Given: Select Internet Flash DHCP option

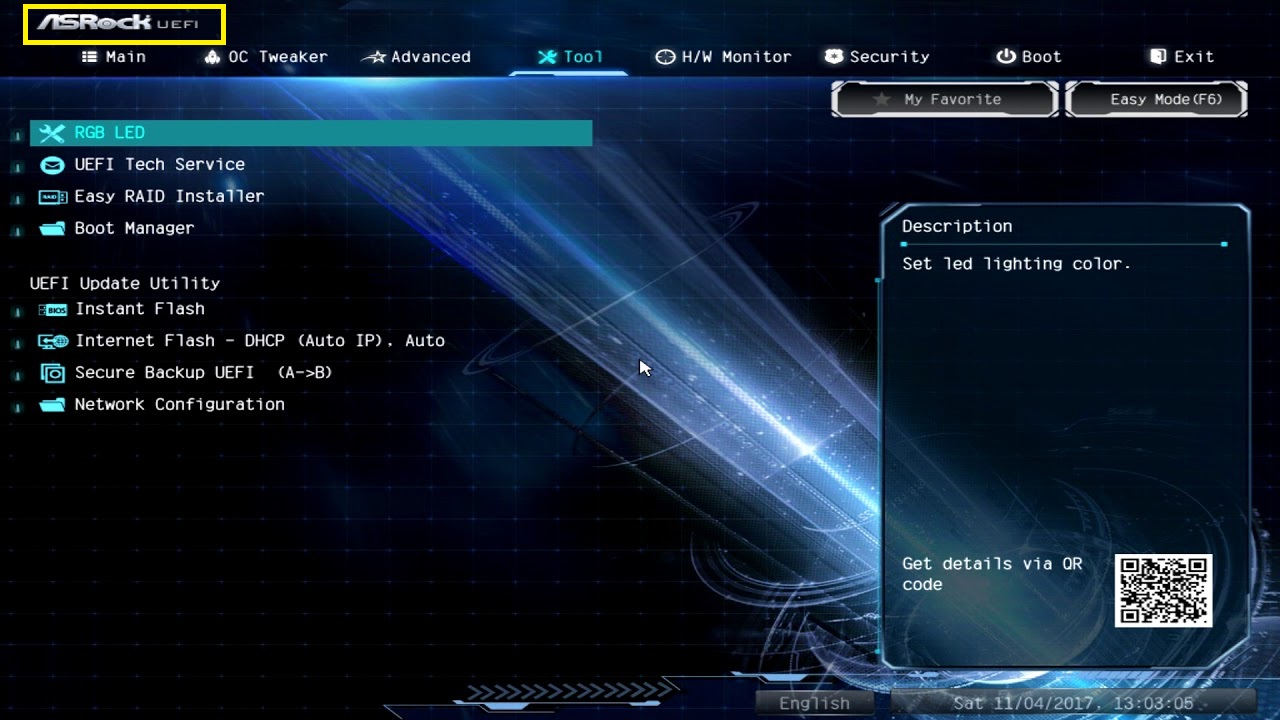Looking at the screenshot, I should coord(259,342).
